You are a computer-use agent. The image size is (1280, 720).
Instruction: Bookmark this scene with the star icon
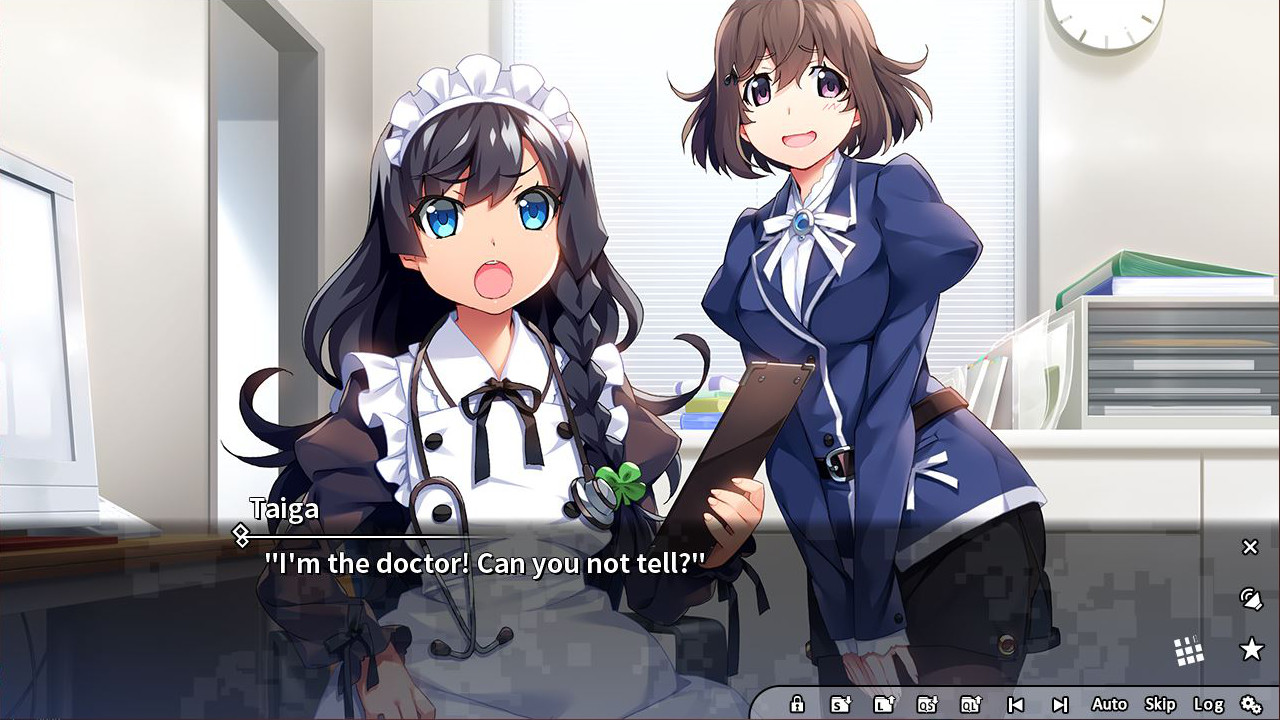click(x=1250, y=649)
